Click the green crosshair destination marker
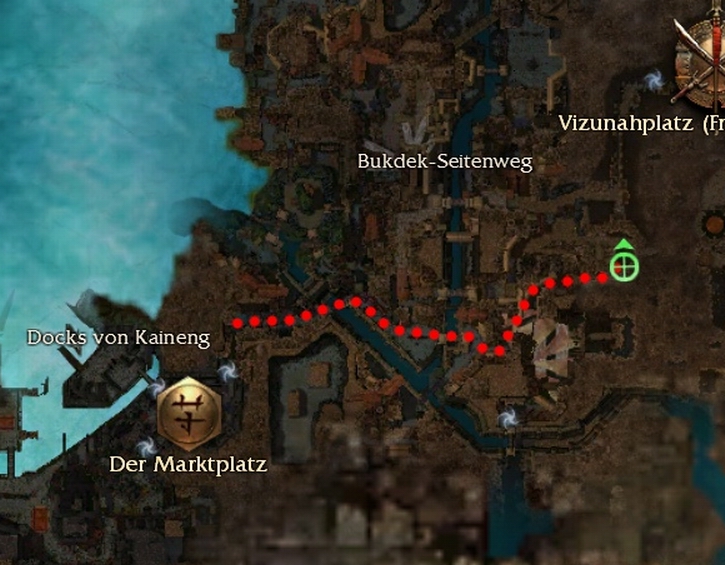Viewport: 725px width, 565px height. 623,266
